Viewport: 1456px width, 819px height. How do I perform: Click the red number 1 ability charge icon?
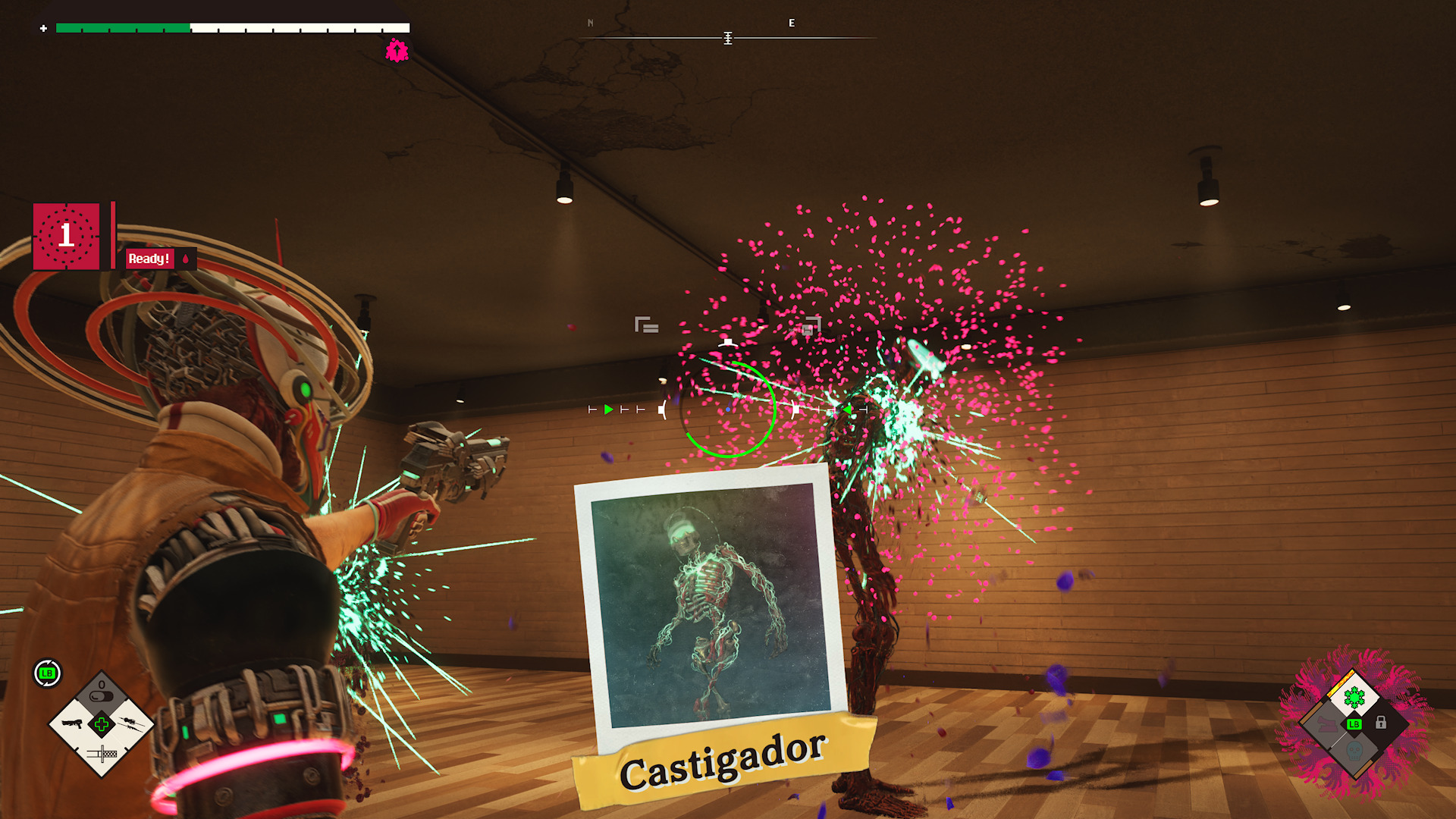coord(67,236)
